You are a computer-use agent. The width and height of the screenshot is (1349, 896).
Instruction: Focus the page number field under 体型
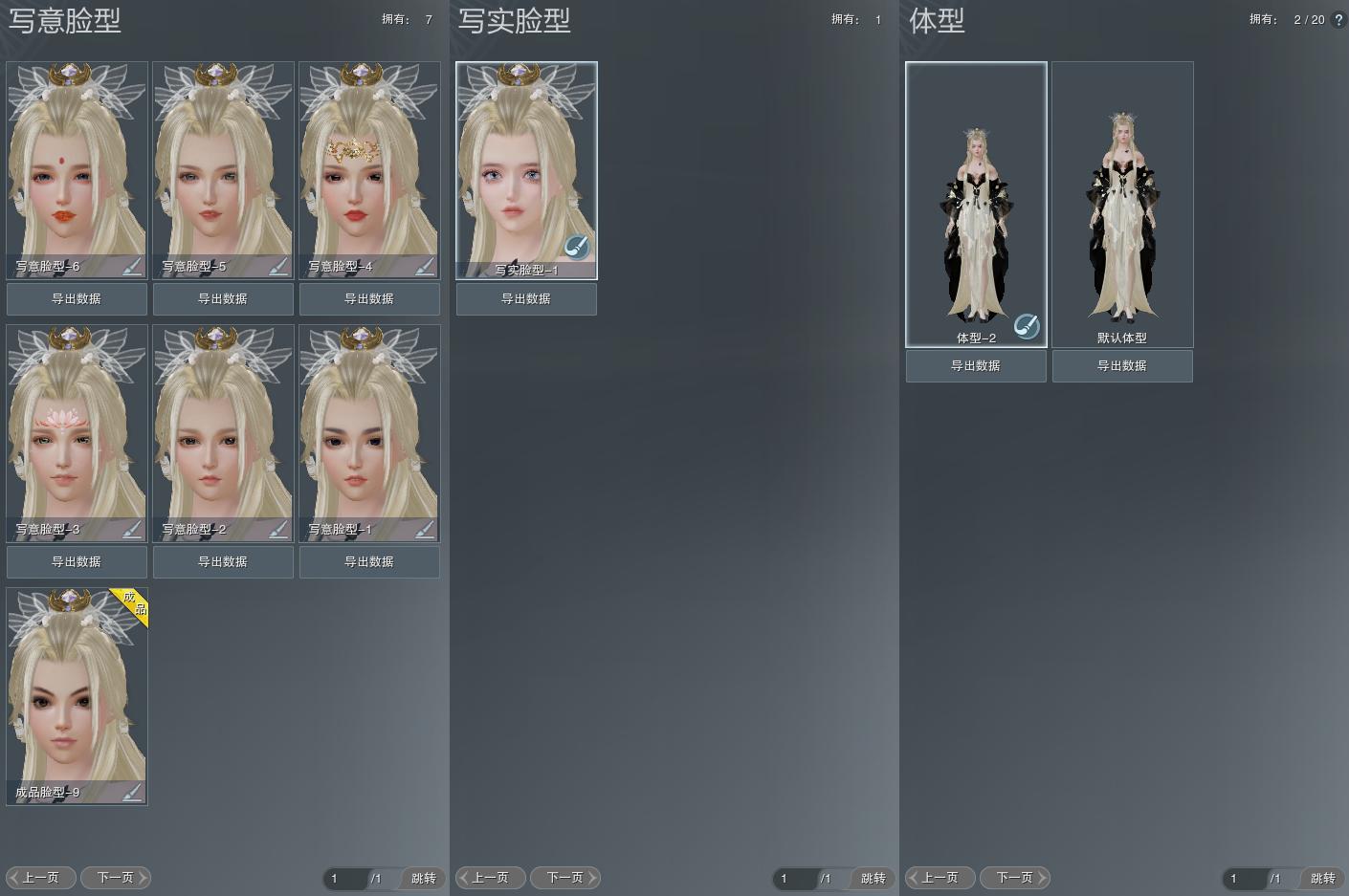click(1243, 878)
